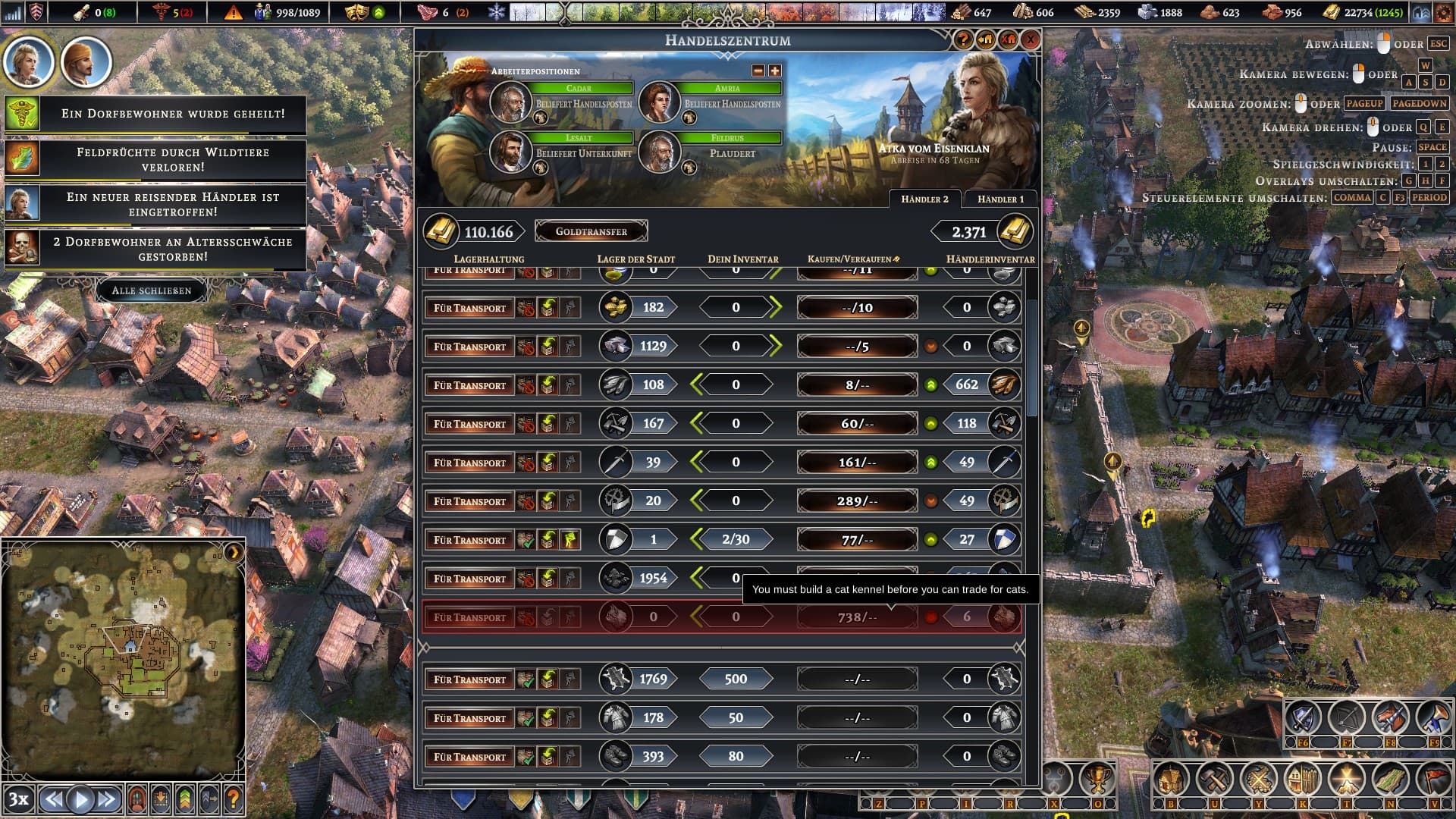Open the crossed hammers build menu
Image resolution: width=1456 pixels, height=819 pixels.
coord(1215,779)
